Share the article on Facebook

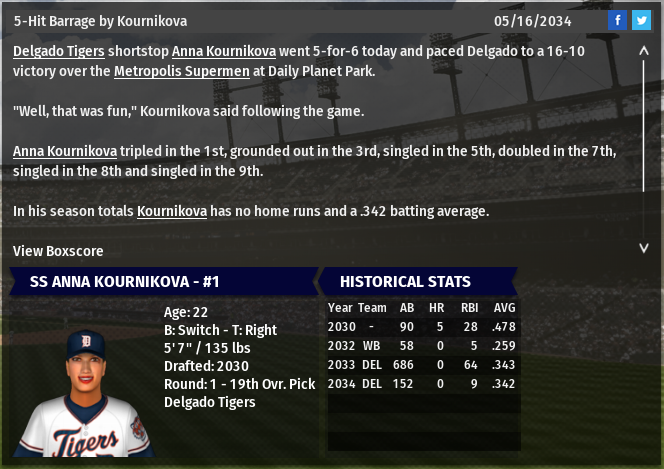pyautogui.click(x=618, y=20)
